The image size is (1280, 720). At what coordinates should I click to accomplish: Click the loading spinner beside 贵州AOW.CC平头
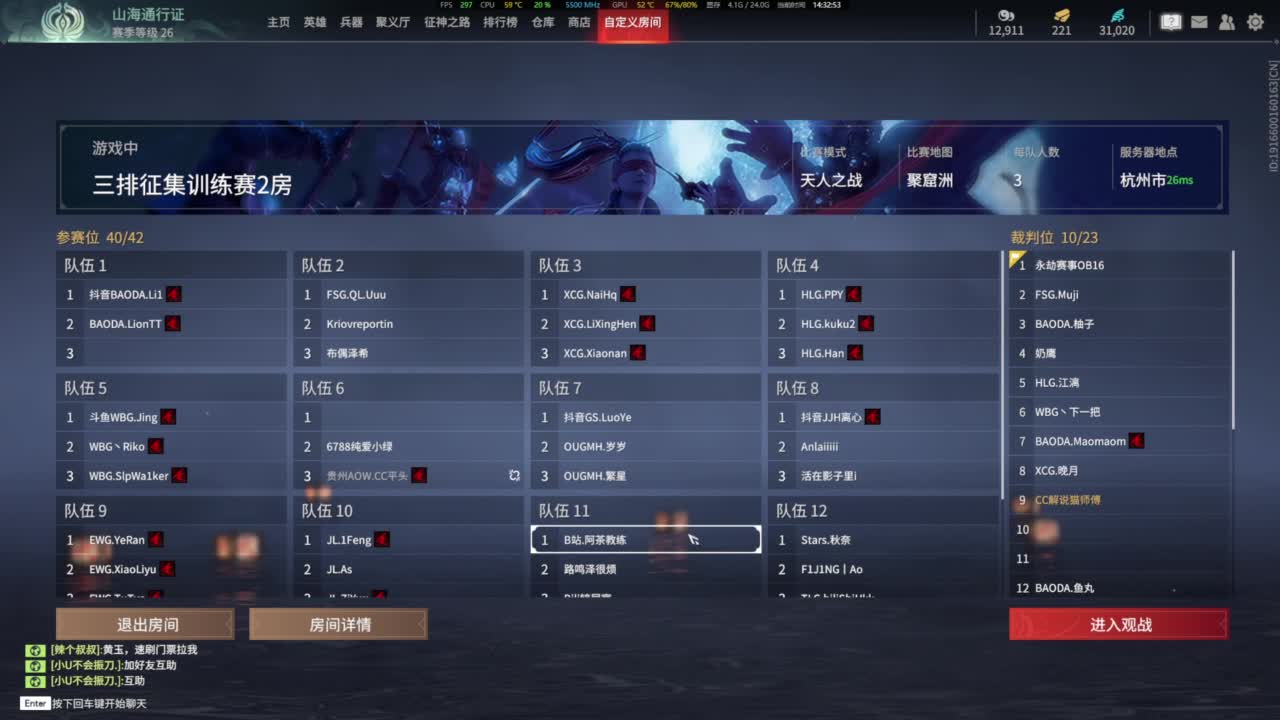click(x=514, y=476)
